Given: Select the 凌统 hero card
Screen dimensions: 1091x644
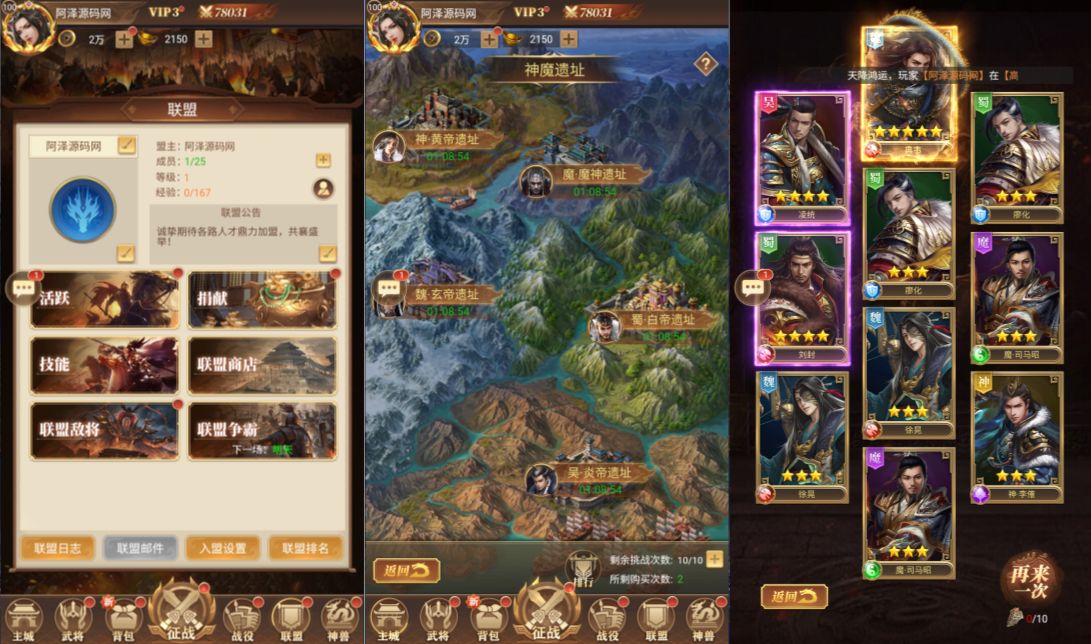Looking at the screenshot, I should (x=805, y=158).
